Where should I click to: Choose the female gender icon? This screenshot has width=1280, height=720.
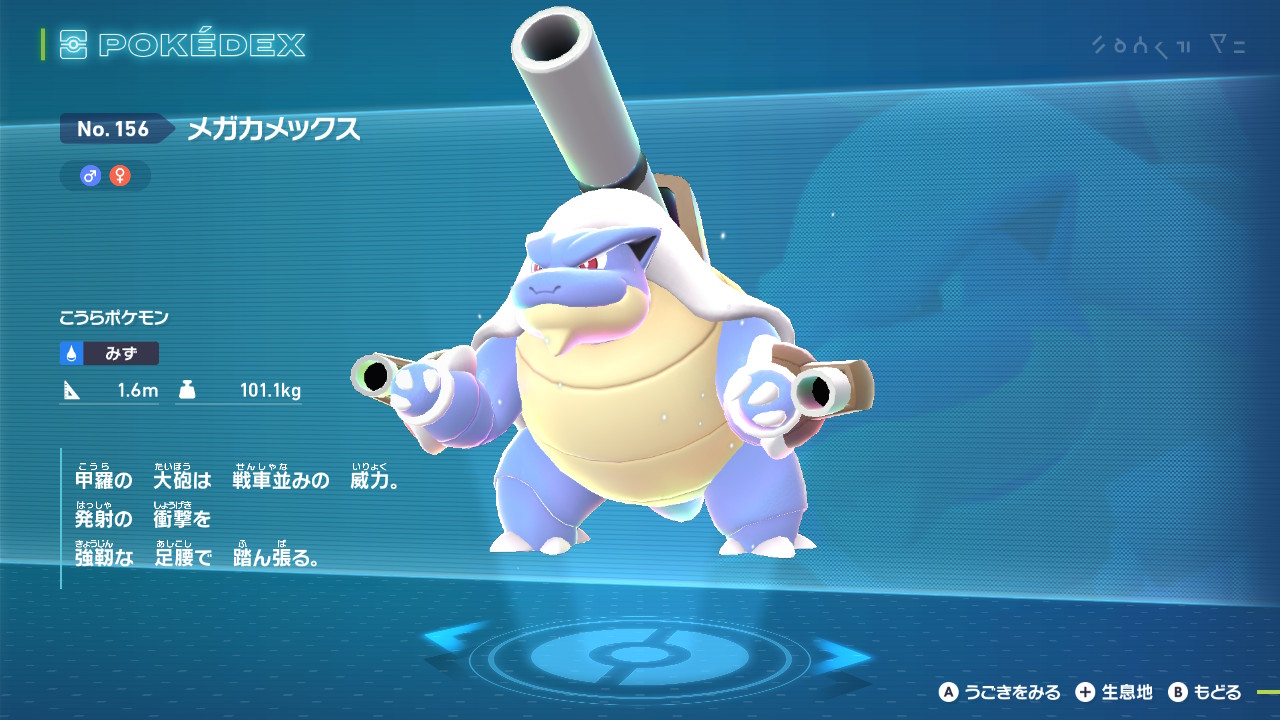(x=120, y=176)
